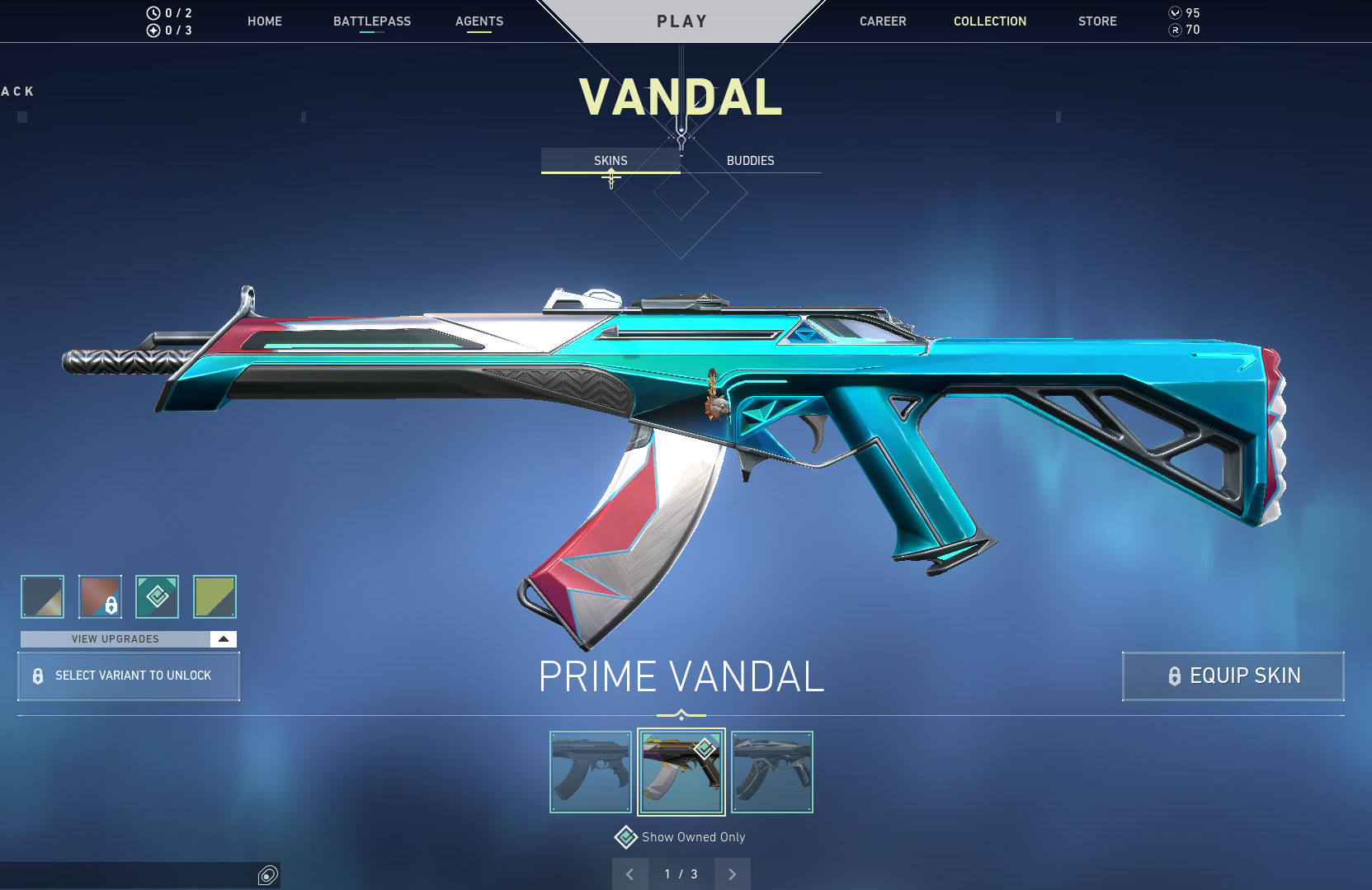Viewport: 1372px width, 890px height.
Task: Advance to page 2 with right chevron
Action: (732, 874)
